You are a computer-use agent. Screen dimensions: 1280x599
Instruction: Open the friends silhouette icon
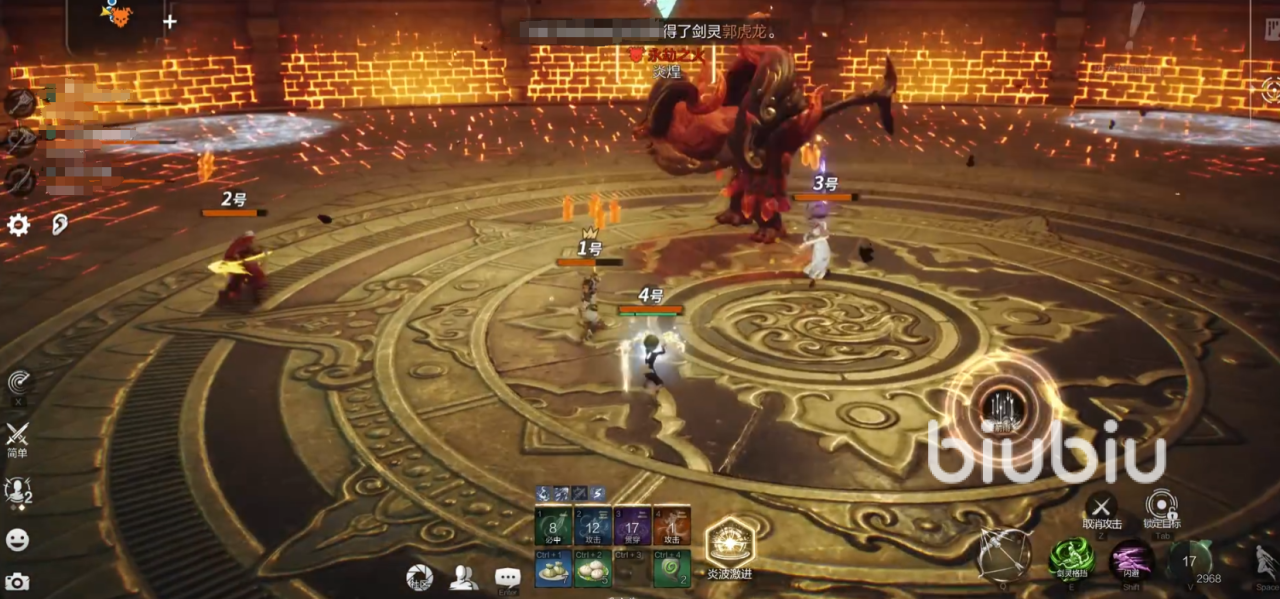(463, 577)
